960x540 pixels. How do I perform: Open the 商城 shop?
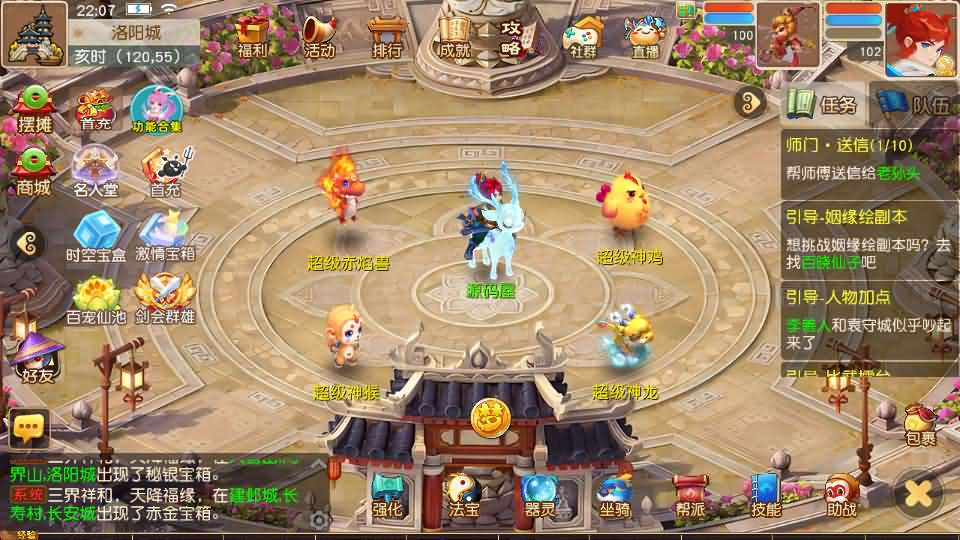tap(34, 172)
